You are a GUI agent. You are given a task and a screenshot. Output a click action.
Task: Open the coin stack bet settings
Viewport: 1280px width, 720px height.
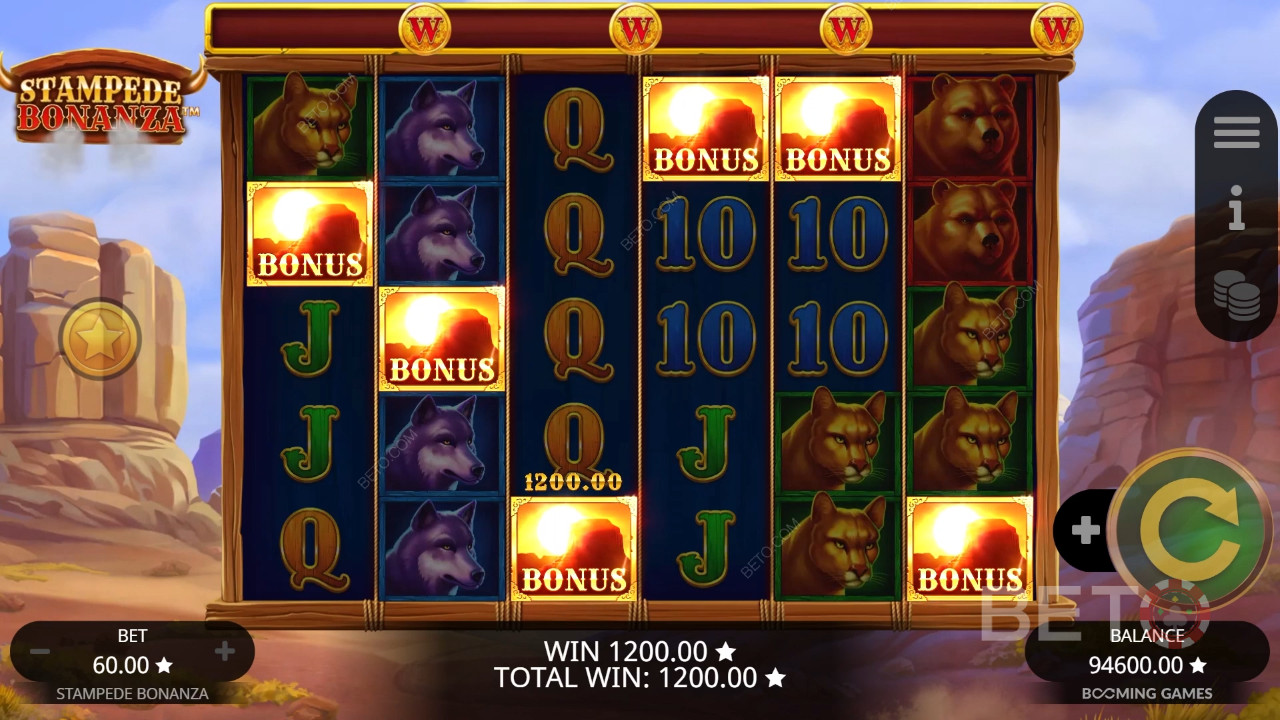coord(1236,296)
